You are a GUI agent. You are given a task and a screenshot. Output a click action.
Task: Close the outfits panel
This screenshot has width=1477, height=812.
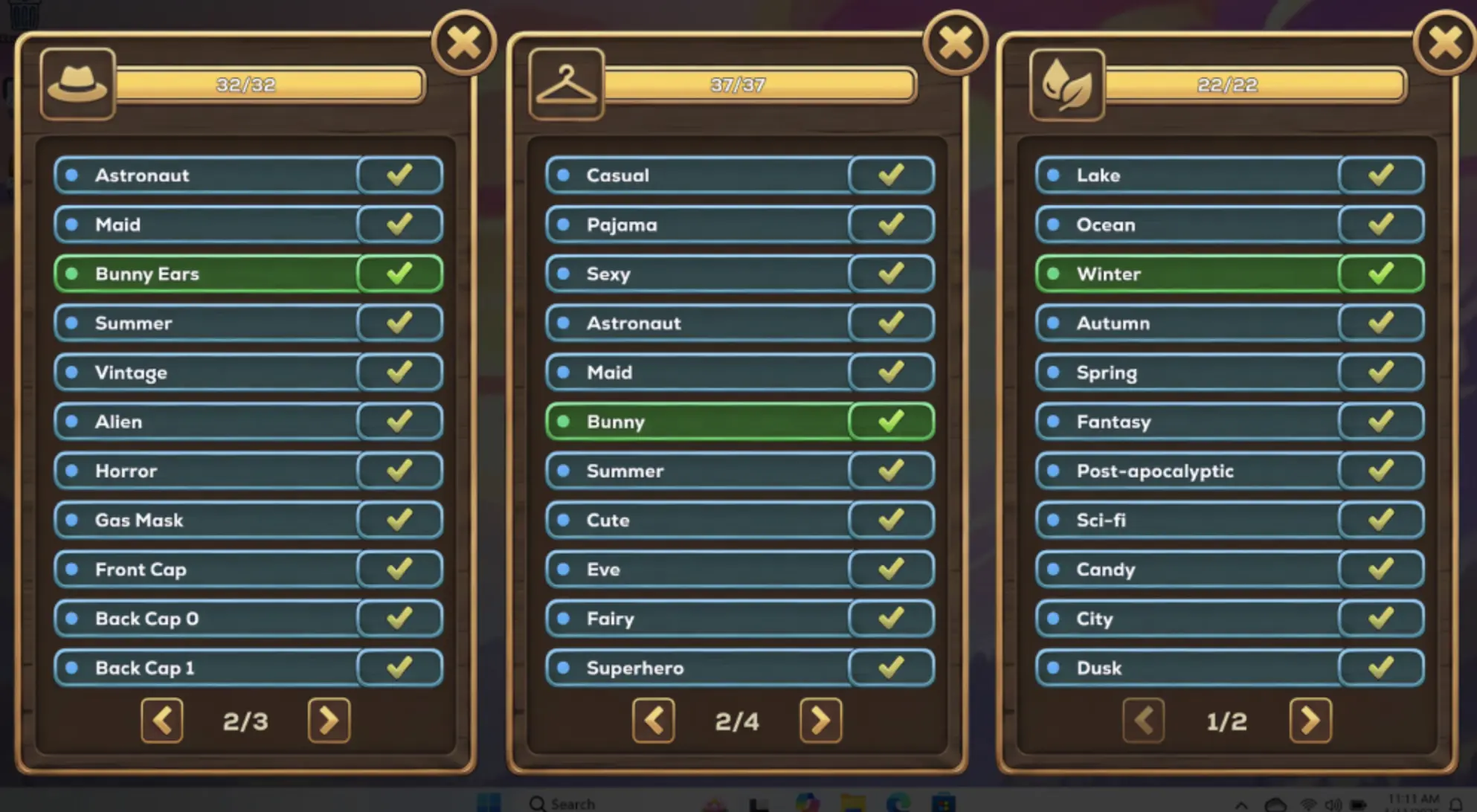tap(955, 43)
